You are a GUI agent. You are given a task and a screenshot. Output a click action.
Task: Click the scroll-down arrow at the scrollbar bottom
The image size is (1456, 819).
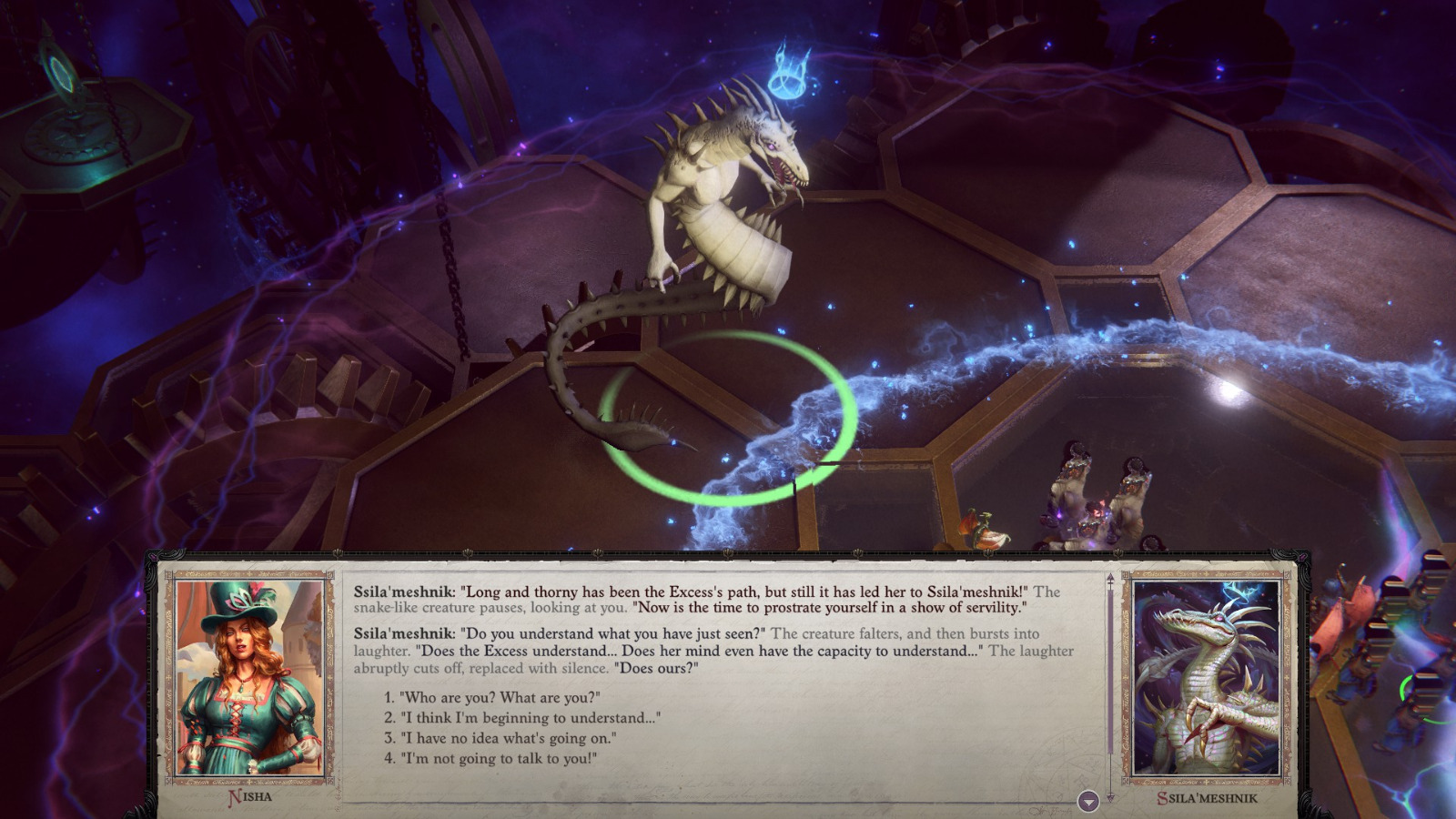(1109, 796)
